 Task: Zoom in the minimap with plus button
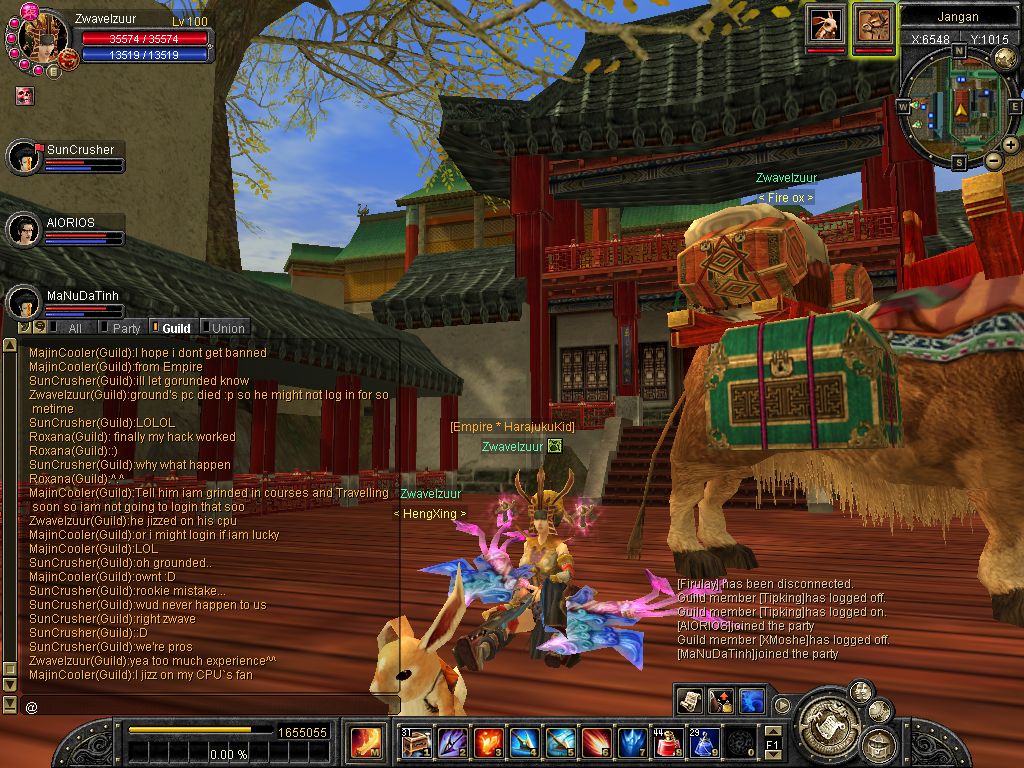[x=1012, y=146]
